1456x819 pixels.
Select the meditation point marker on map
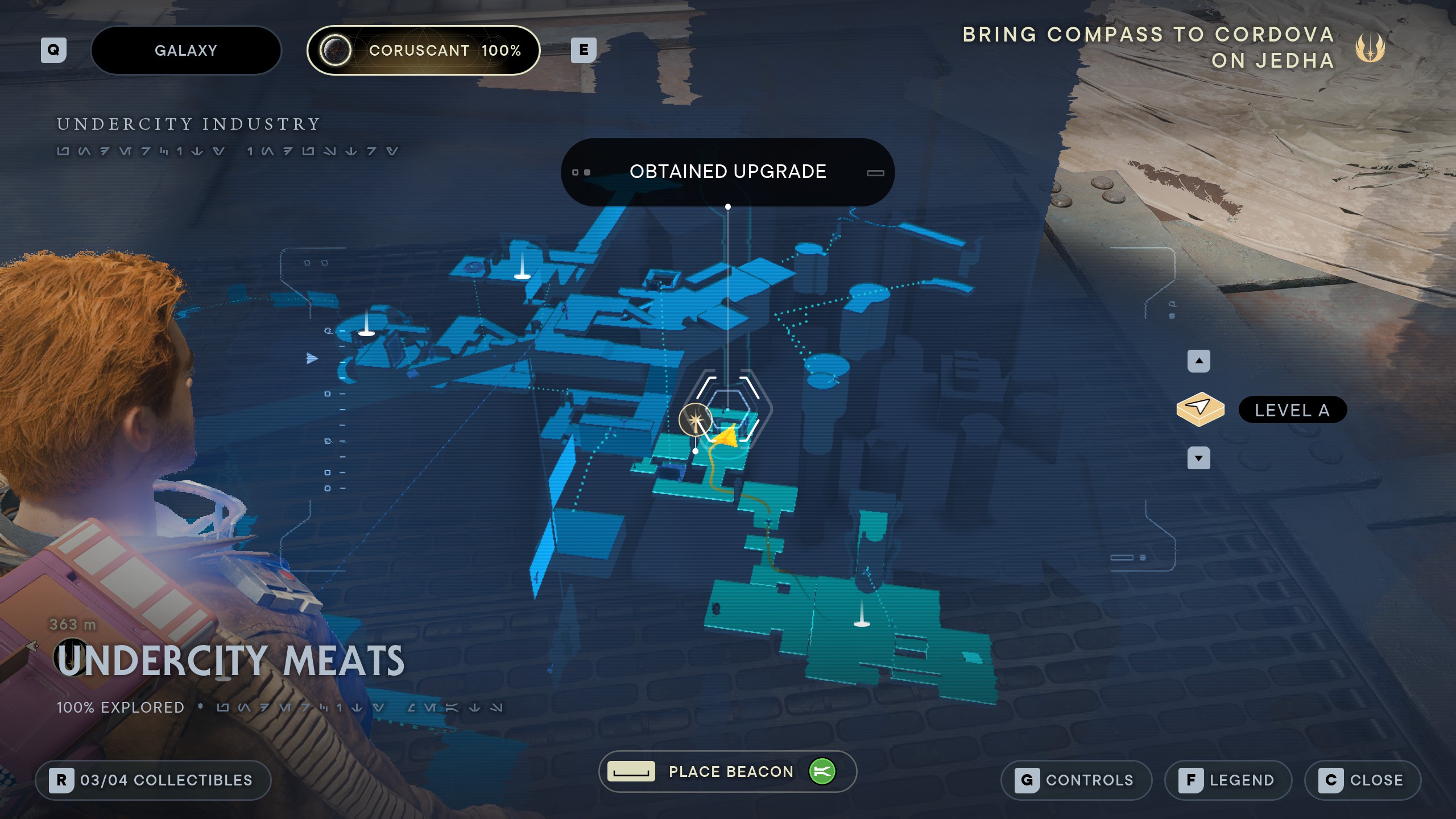(x=695, y=420)
